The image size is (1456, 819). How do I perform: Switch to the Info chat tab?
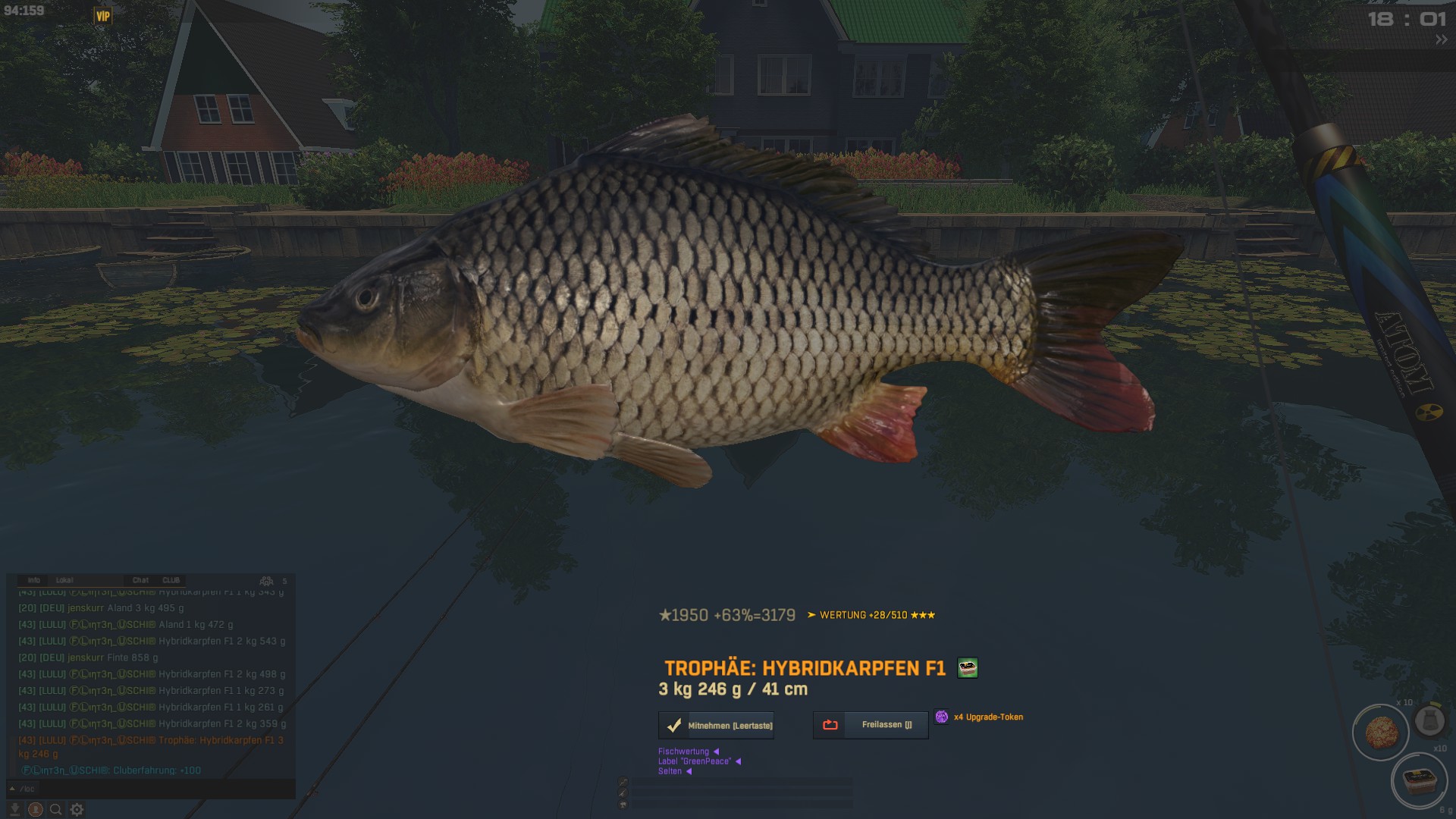[33, 580]
